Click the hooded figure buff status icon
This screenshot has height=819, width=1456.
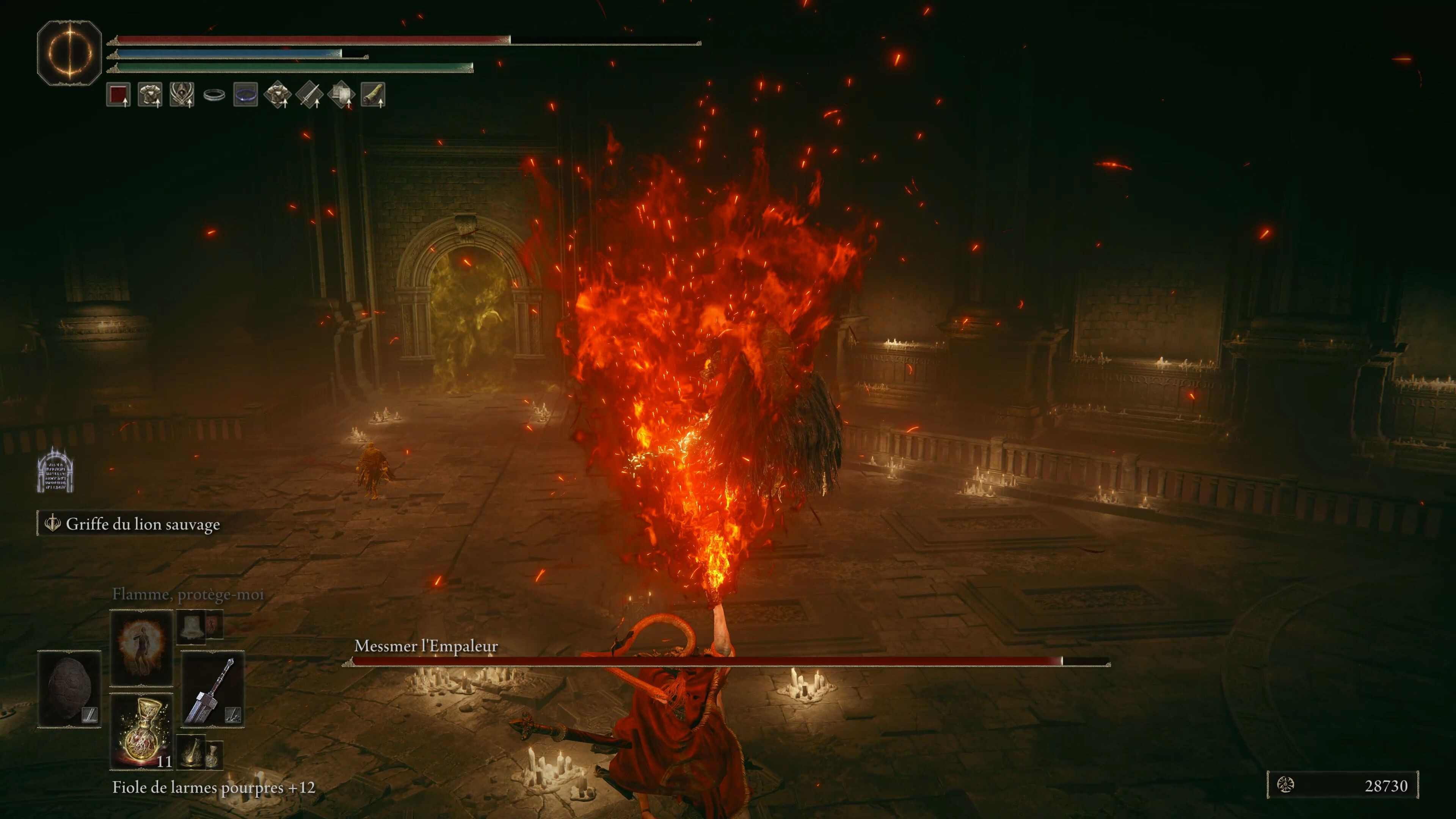pyautogui.click(x=182, y=94)
